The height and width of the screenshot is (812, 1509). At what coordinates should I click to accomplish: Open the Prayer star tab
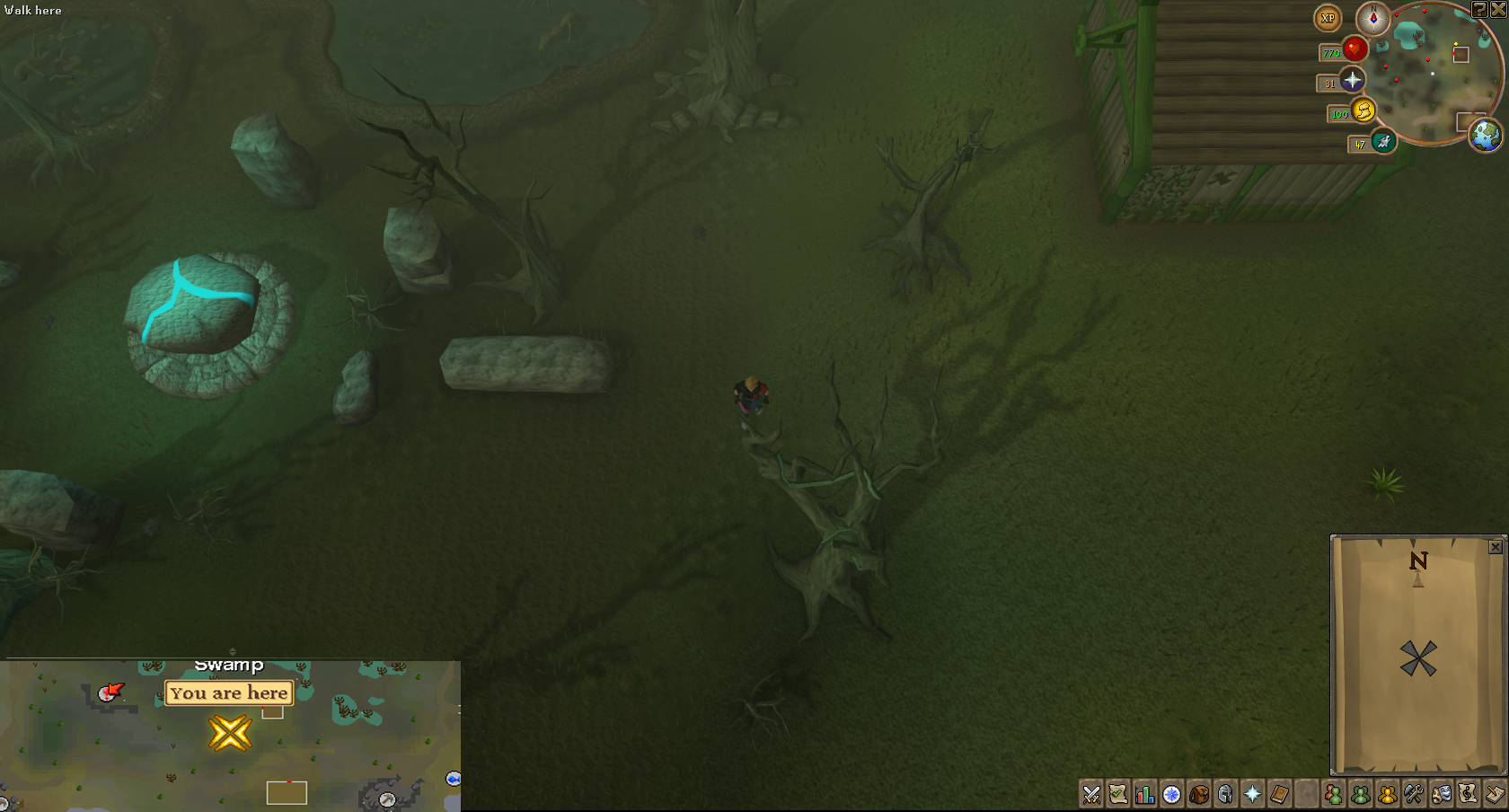coord(1252,794)
